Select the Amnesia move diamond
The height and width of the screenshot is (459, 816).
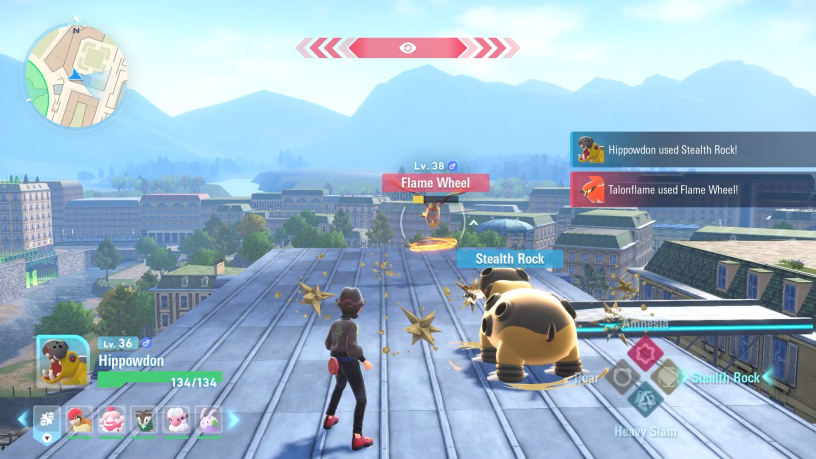pyautogui.click(x=645, y=352)
